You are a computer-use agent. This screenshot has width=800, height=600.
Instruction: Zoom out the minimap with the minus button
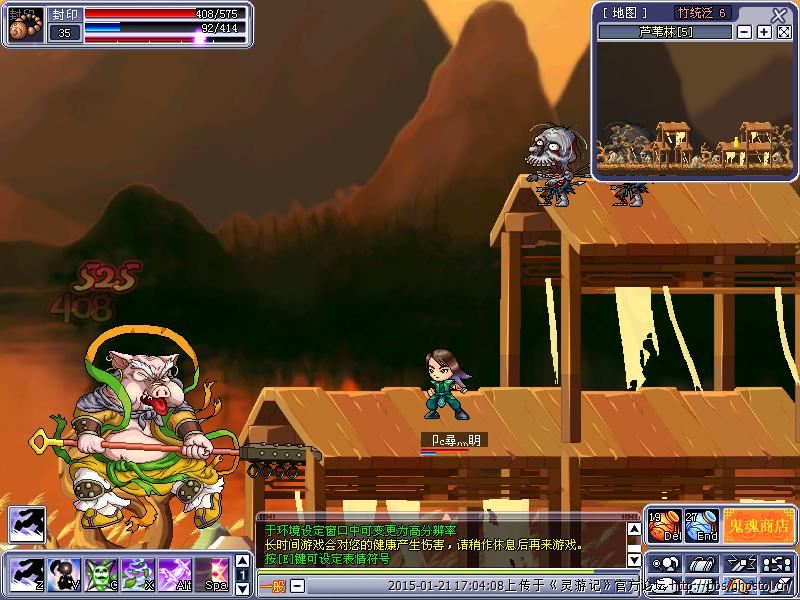pyautogui.click(x=745, y=32)
